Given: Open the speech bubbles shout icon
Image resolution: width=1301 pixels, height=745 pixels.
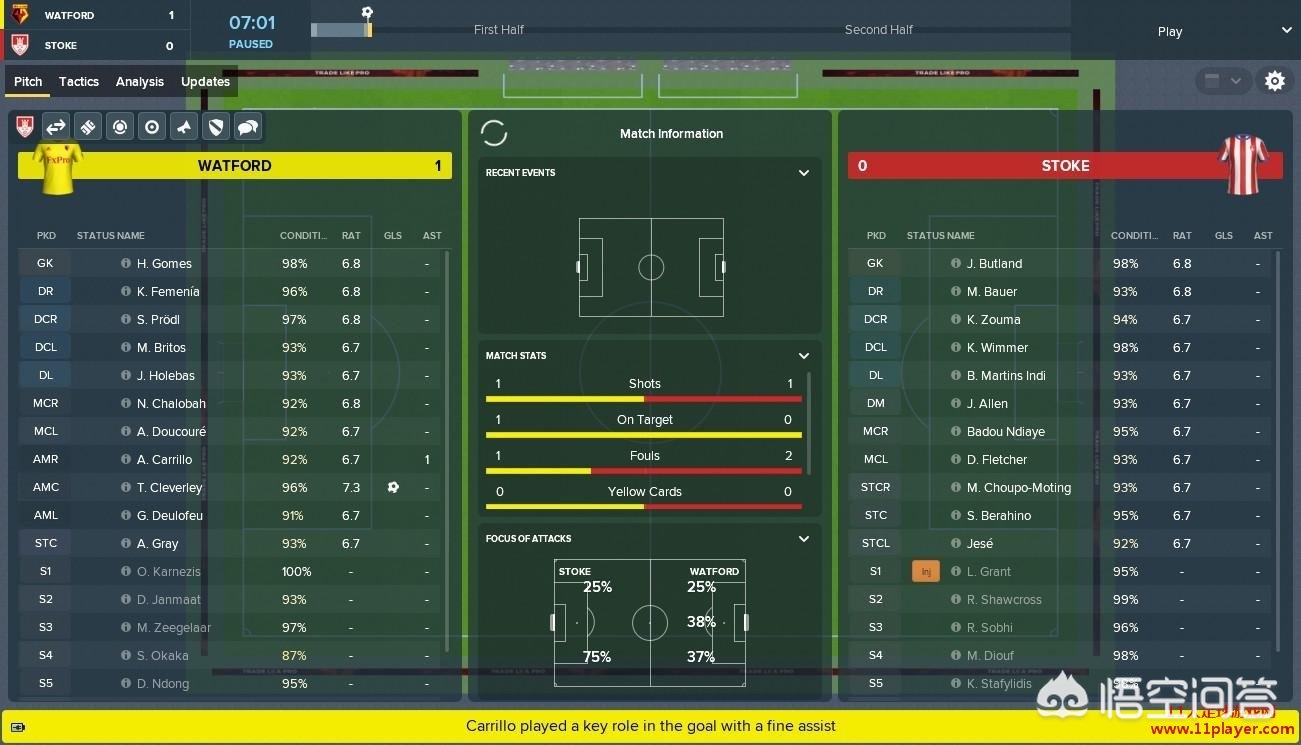Looking at the screenshot, I should coord(248,127).
